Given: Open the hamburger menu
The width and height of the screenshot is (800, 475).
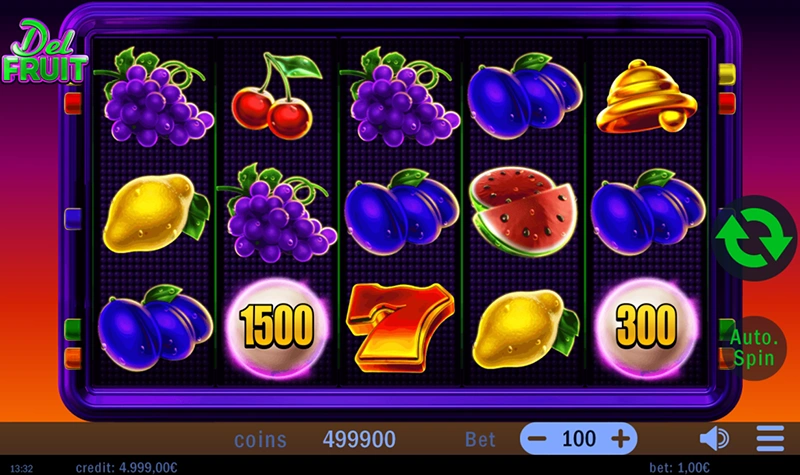Looking at the screenshot, I should pos(770,438).
